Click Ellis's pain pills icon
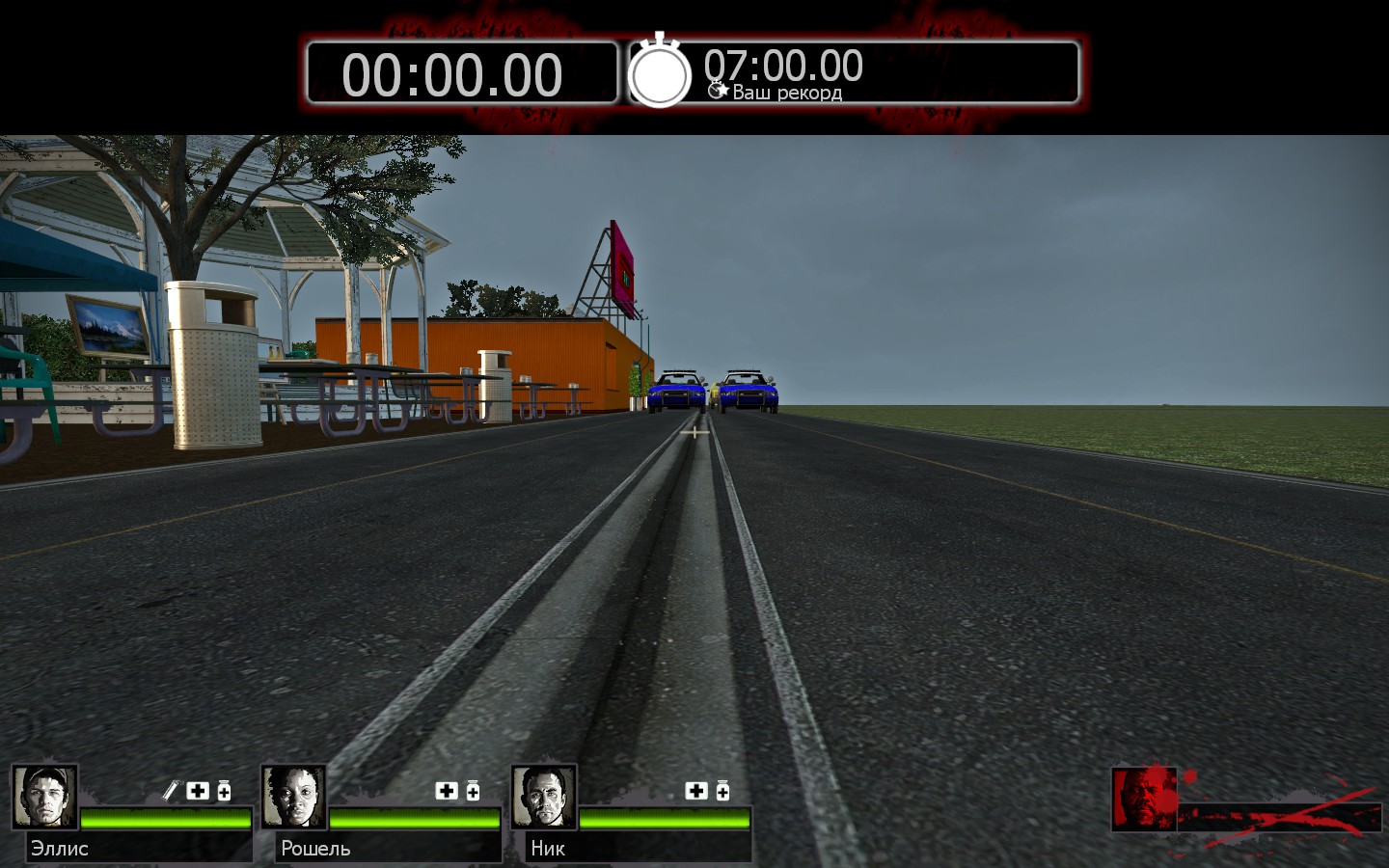The width and height of the screenshot is (1389, 868). (x=224, y=791)
